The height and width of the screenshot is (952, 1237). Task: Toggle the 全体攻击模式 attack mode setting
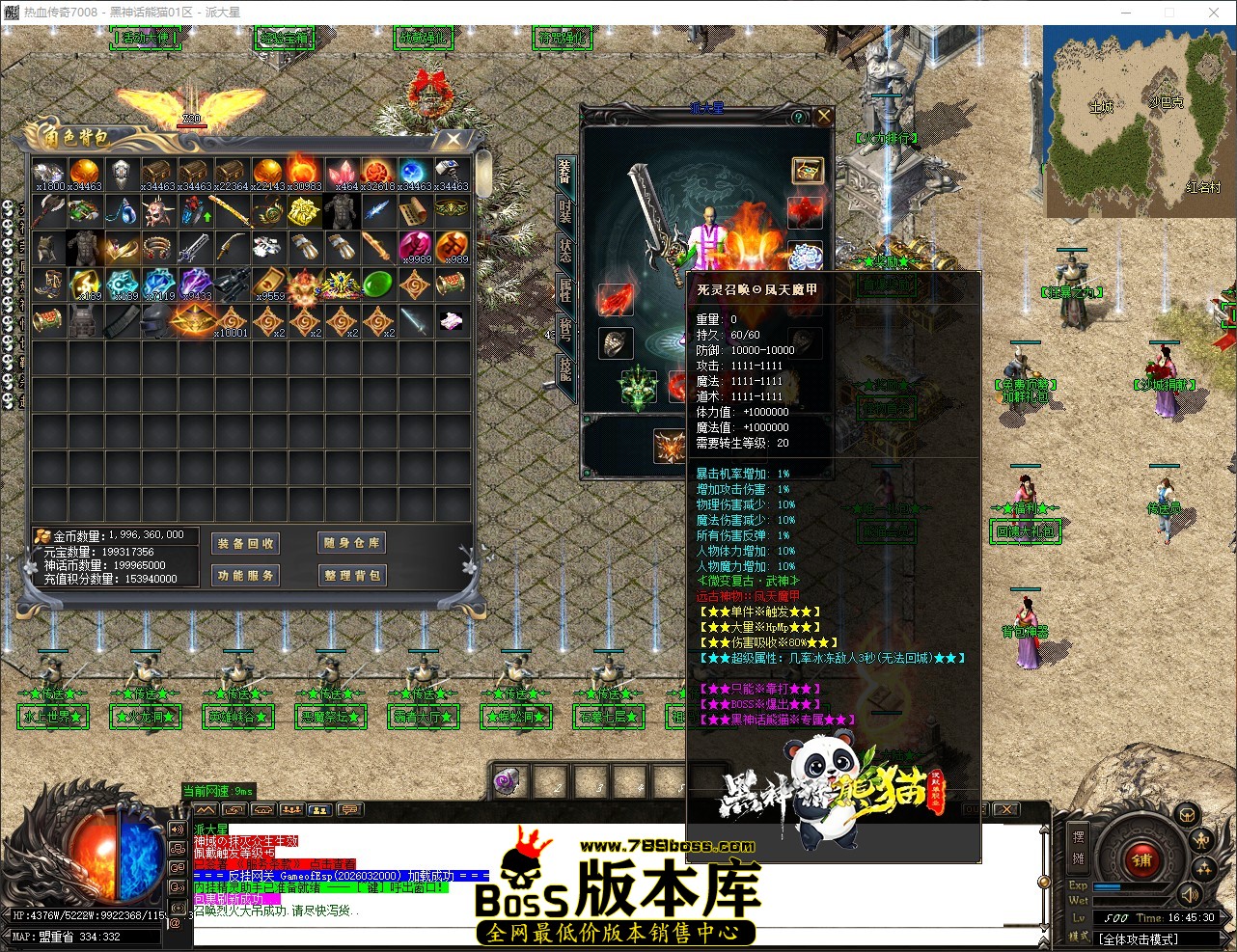(x=1139, y=938)
